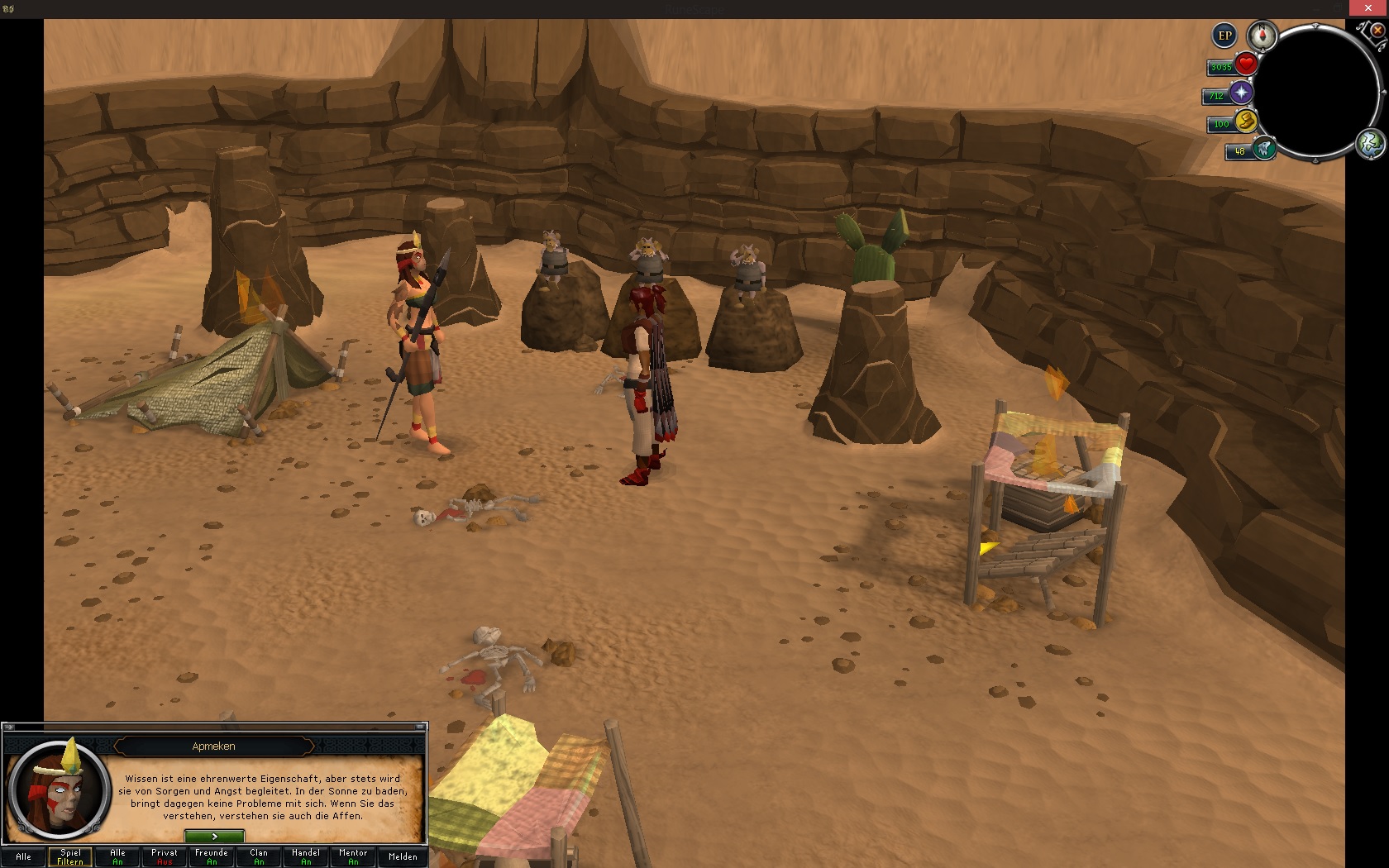This screenshot has width=1389, height=868.
Task: Click the orange X logout button
Action: (x=1377, y=30)
